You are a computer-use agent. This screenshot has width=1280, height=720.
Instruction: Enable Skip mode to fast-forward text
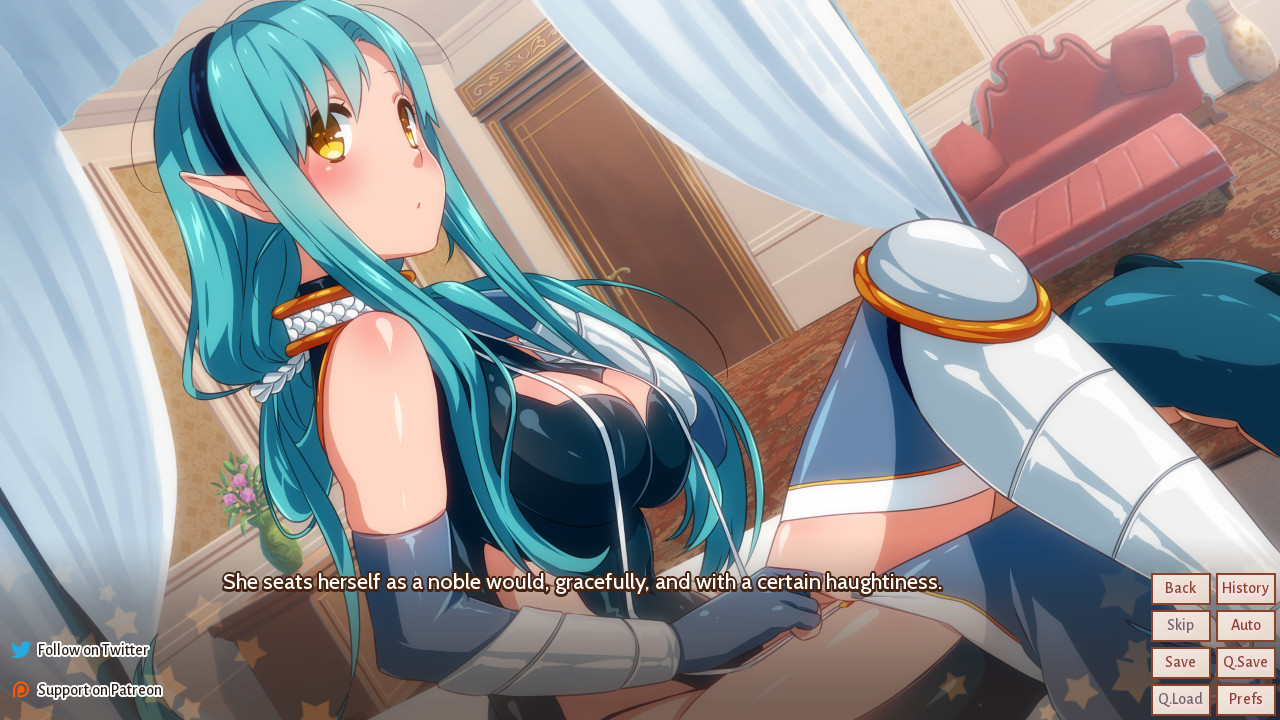click(1180, 625)
